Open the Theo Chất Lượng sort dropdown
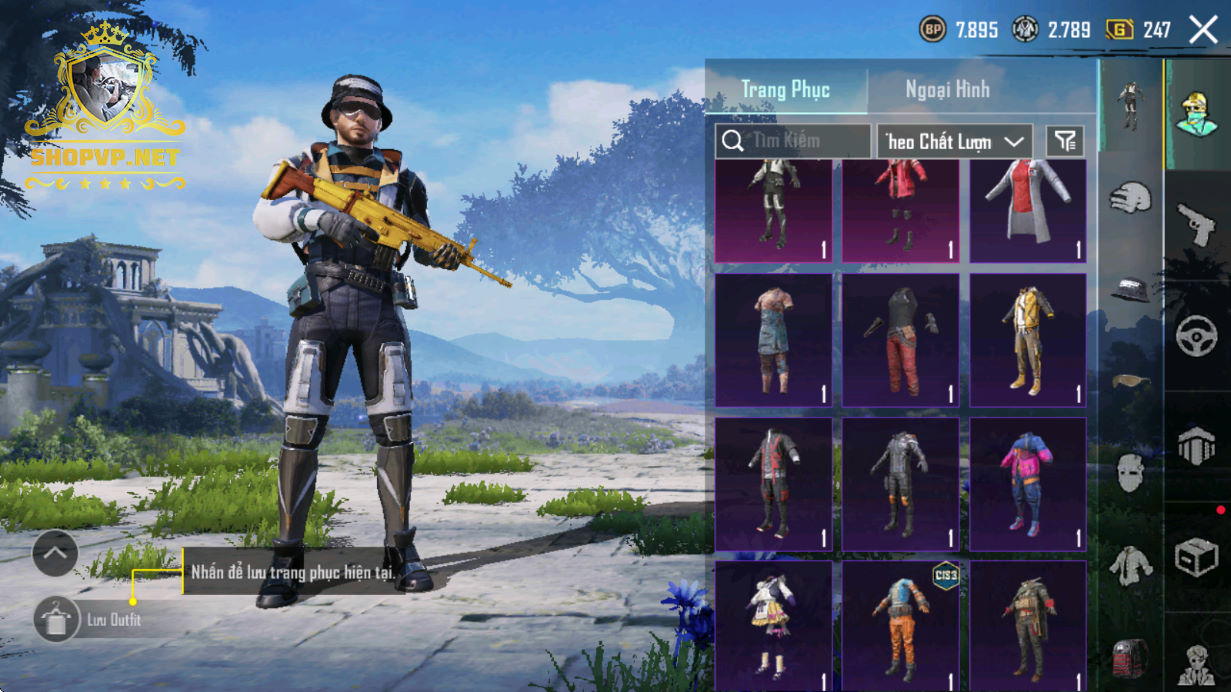Screen dimensions: 1231x692 tap(954, 141)
